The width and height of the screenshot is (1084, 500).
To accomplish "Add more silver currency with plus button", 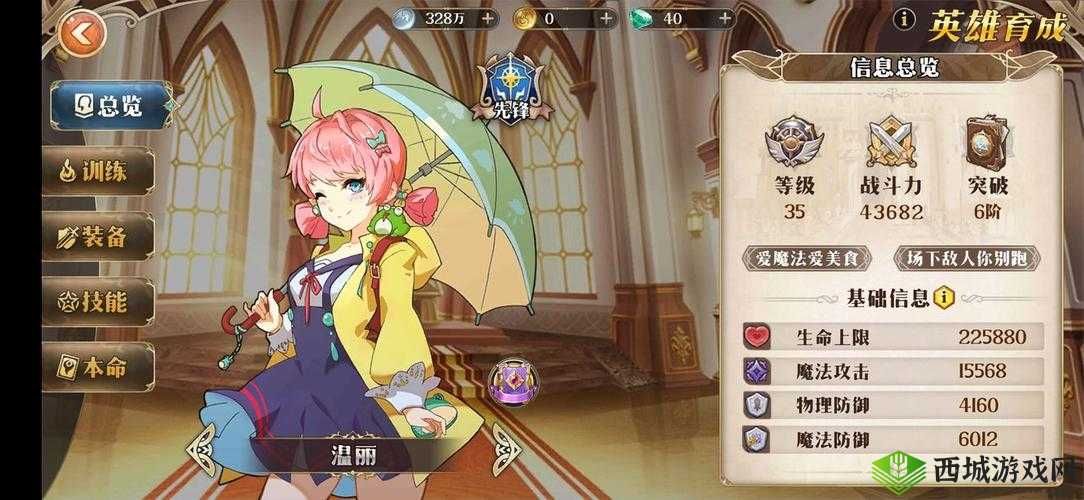I will click(487, 18).
